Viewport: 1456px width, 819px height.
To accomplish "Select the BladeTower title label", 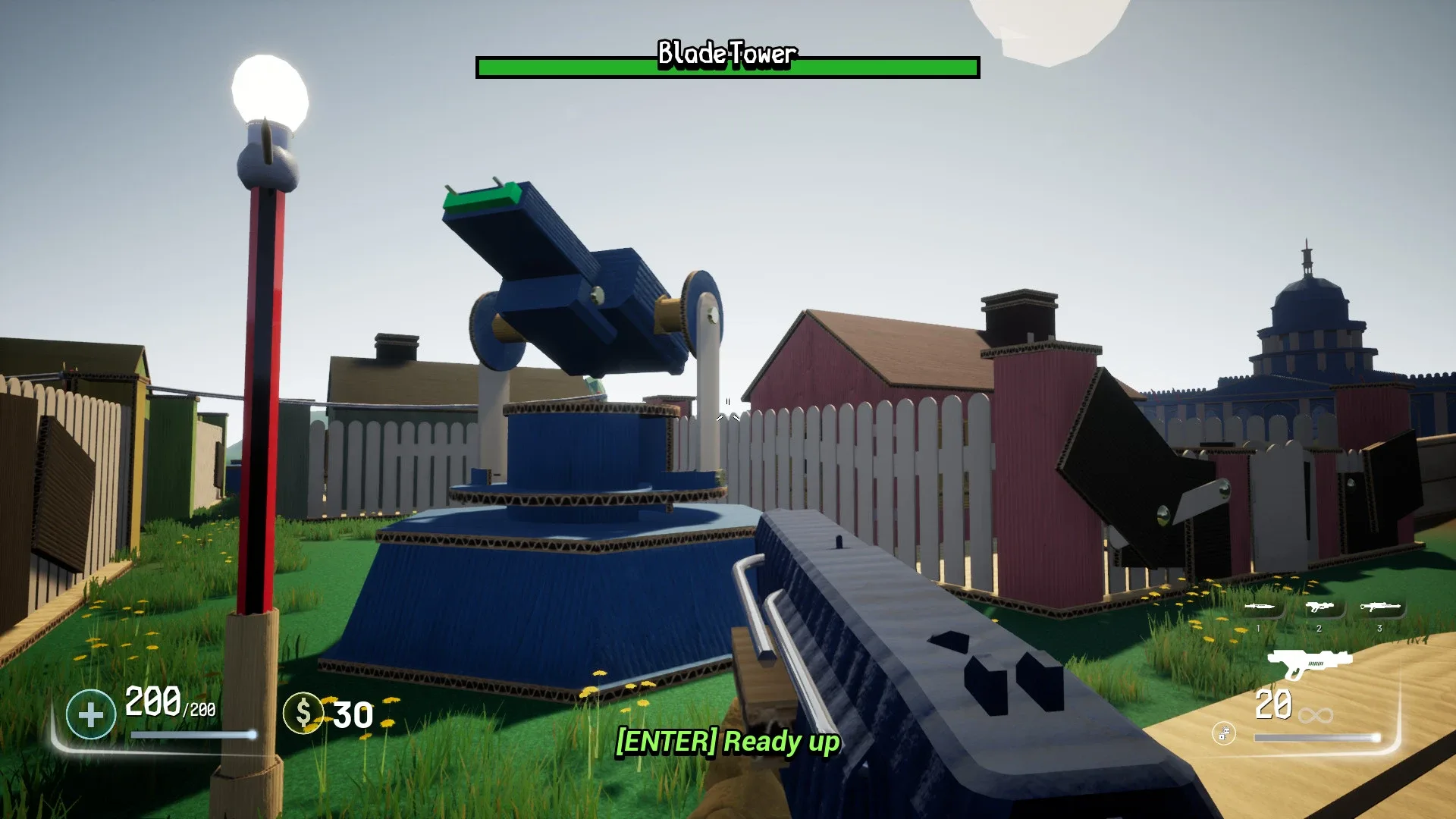I will [x=726, y=54].
